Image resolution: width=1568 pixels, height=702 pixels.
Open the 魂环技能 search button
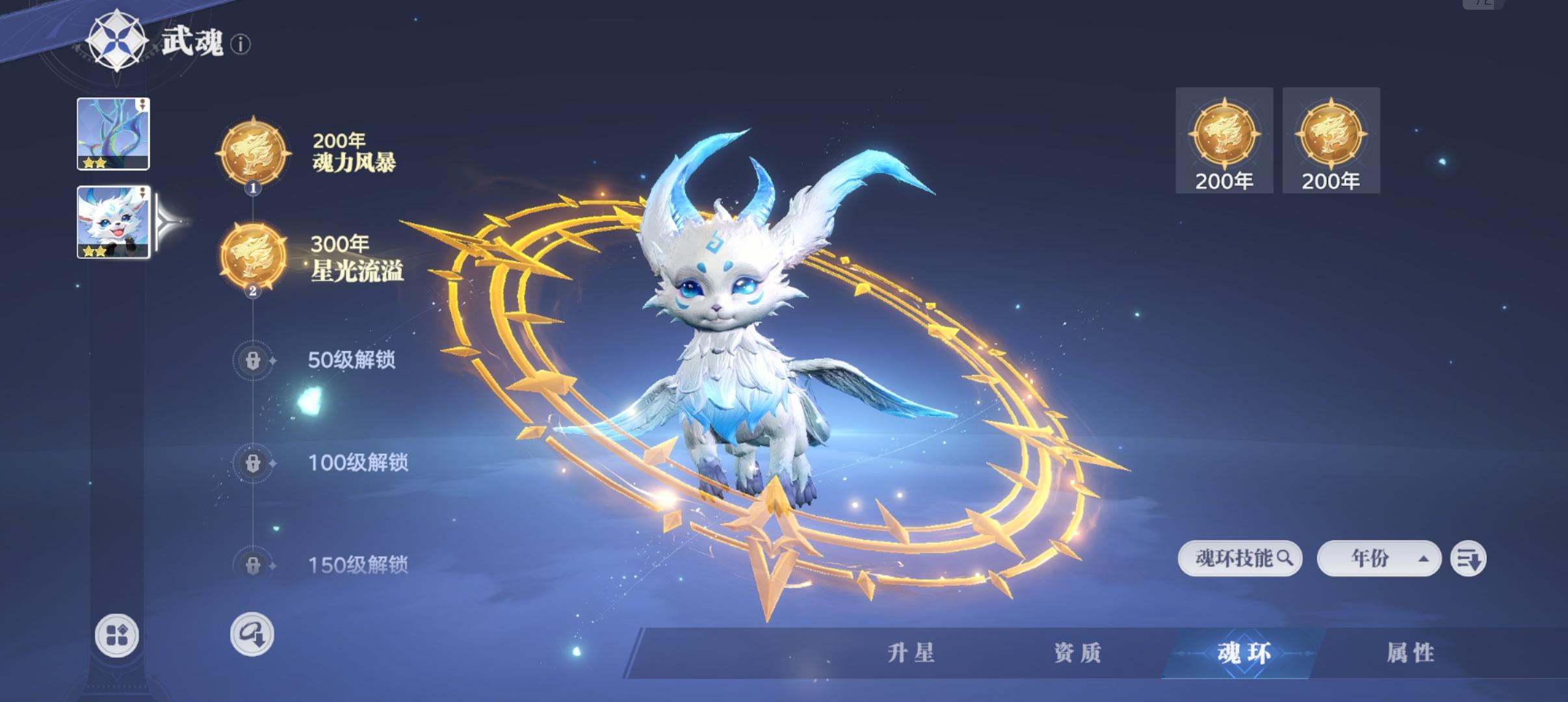(x=1240, y=558)
